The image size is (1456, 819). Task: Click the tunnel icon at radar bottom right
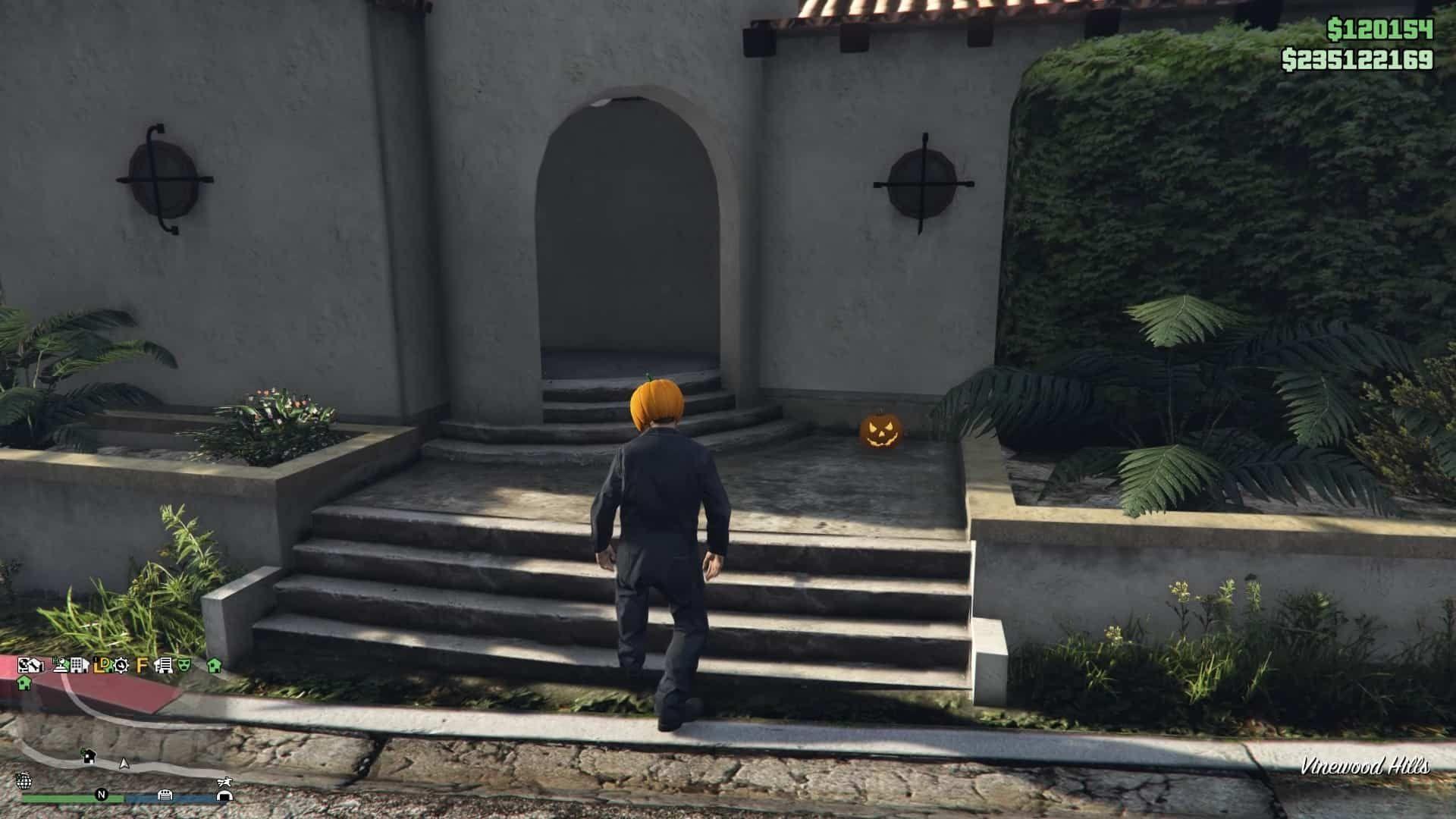pyautogui.click(x=224, y=795)
